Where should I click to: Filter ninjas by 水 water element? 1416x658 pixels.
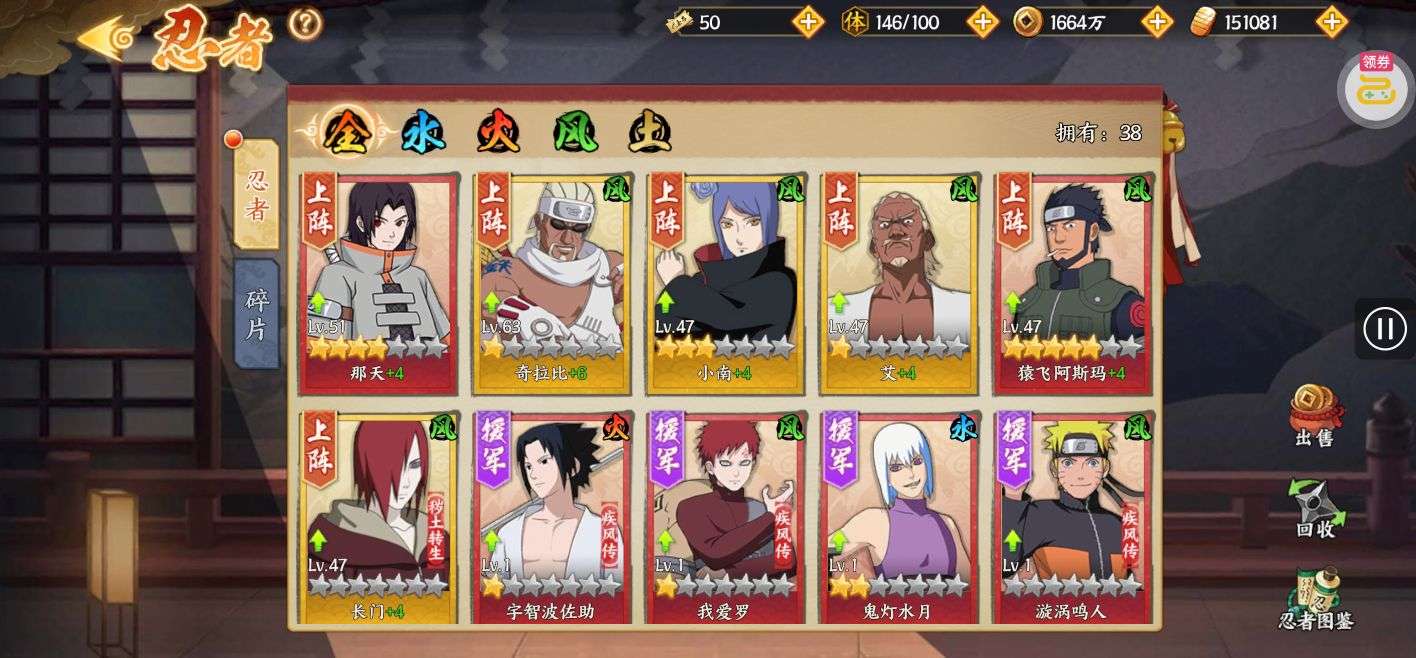pyautogui.click(x=423, y=132)
